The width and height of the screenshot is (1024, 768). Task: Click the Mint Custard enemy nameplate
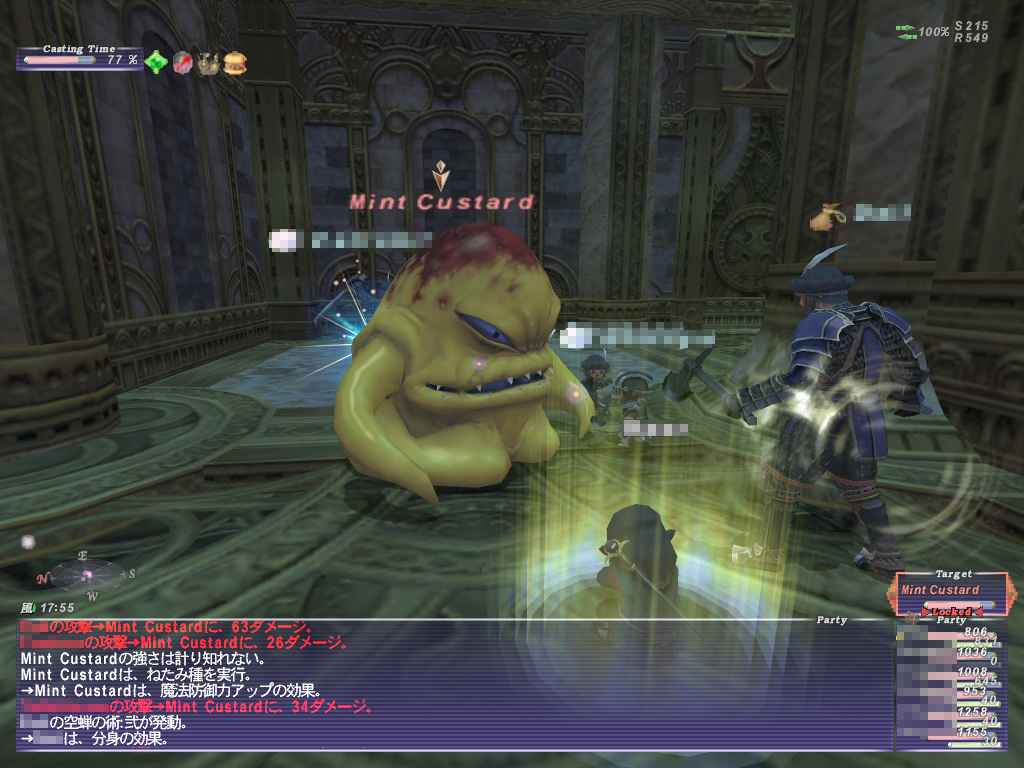[441, 202]
